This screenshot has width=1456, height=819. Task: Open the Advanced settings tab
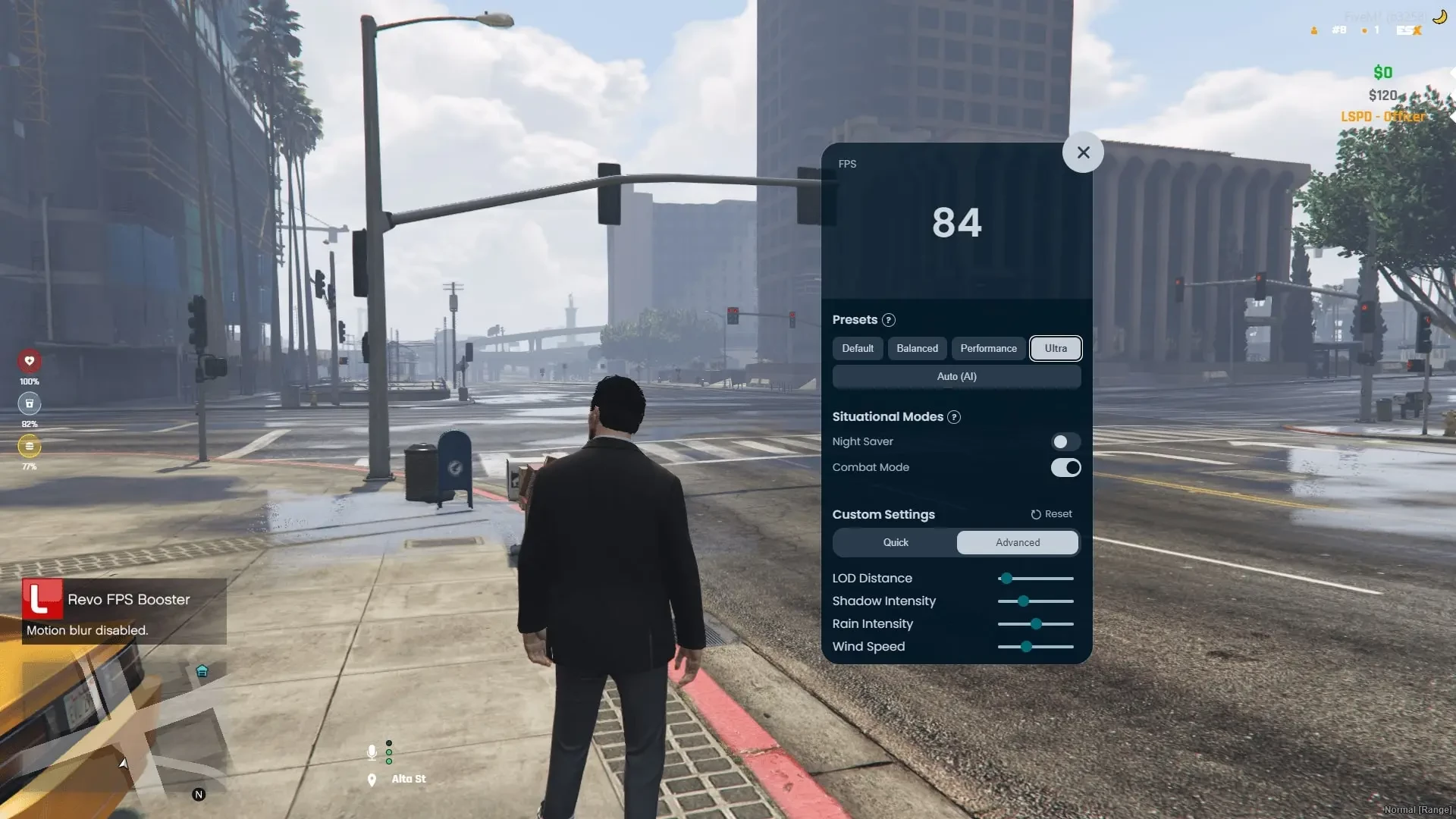(1018, 542)
